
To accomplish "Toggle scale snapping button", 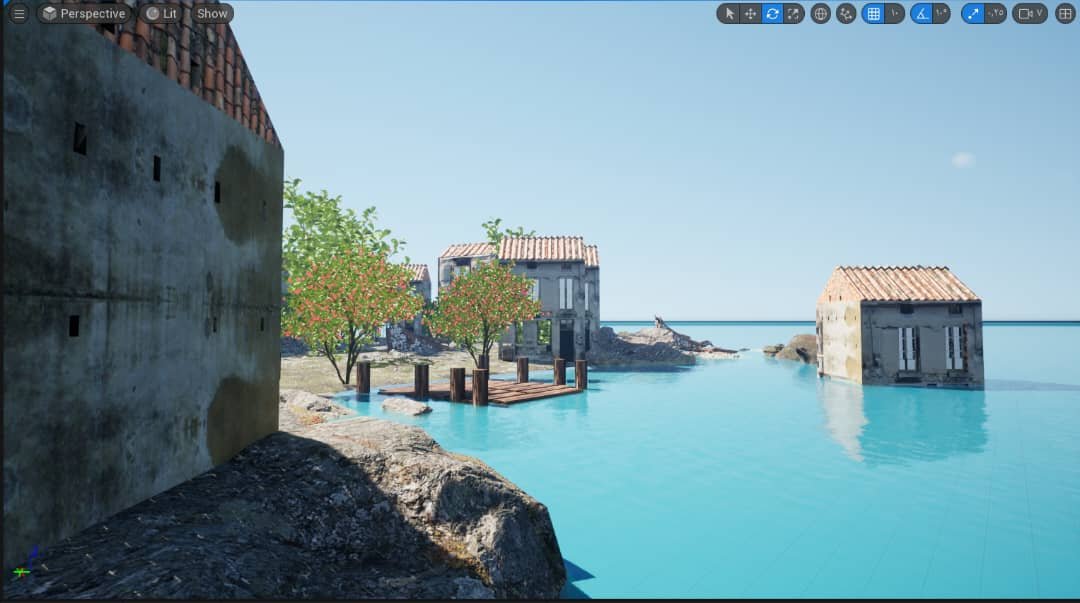I will coord(972,14).
